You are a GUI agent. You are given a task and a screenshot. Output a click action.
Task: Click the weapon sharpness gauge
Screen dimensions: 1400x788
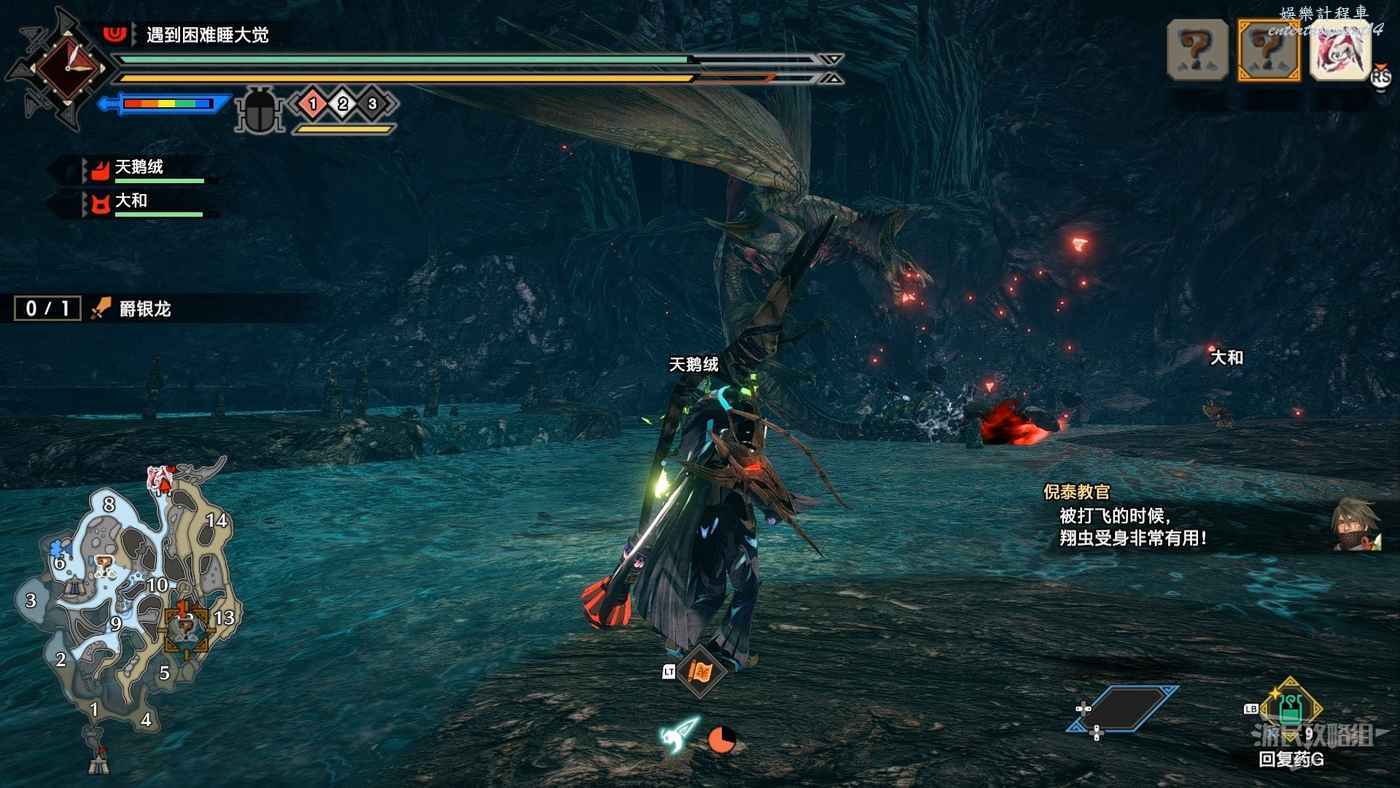coord(166,104)
